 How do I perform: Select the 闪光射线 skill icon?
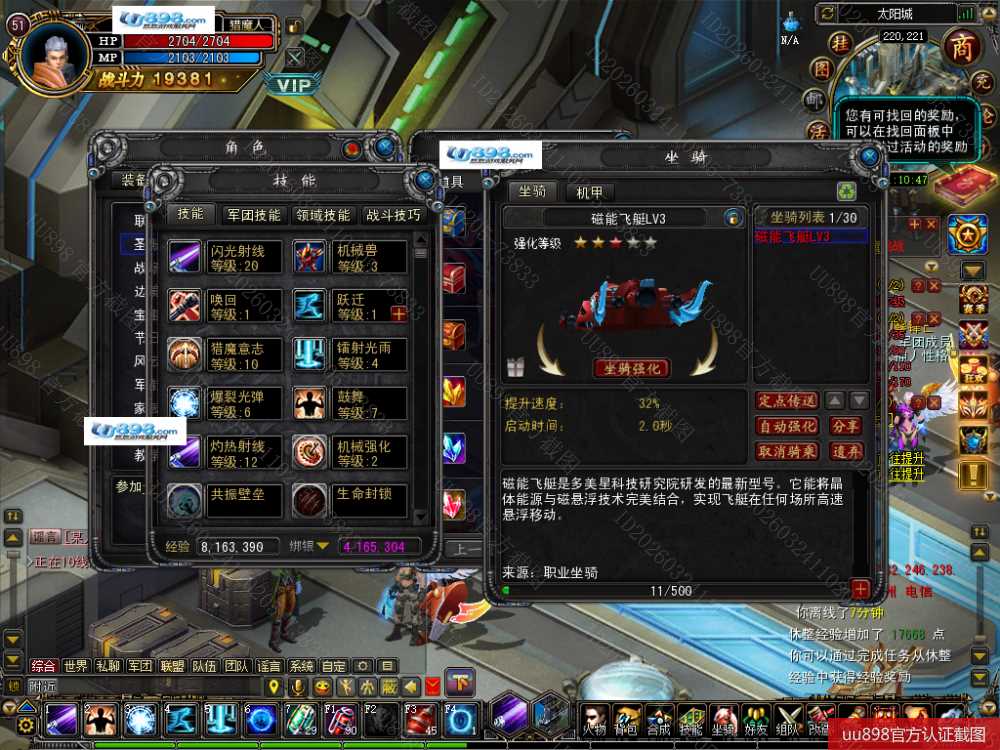tap(186, 258)
